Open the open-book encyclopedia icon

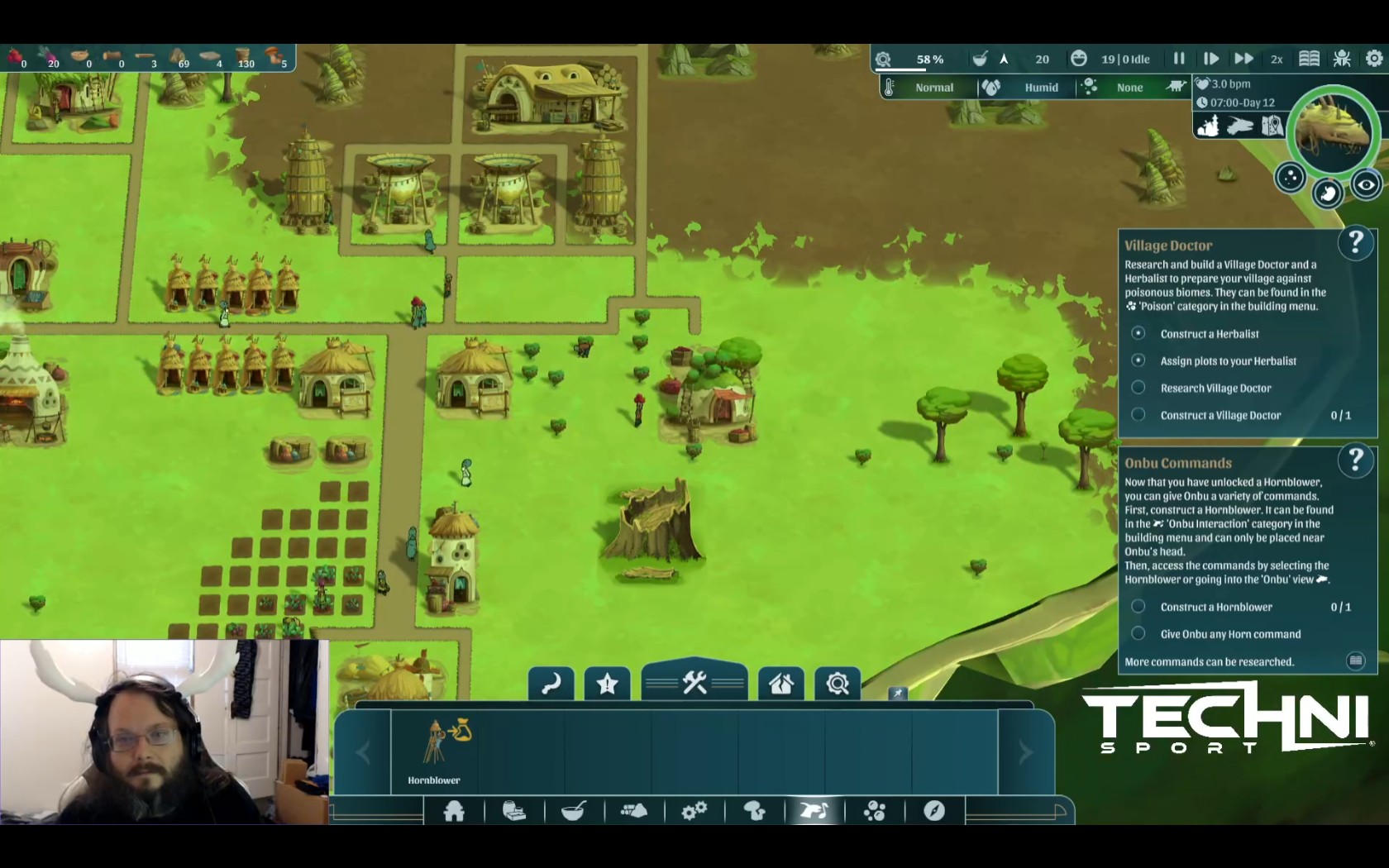[1309, 59]
